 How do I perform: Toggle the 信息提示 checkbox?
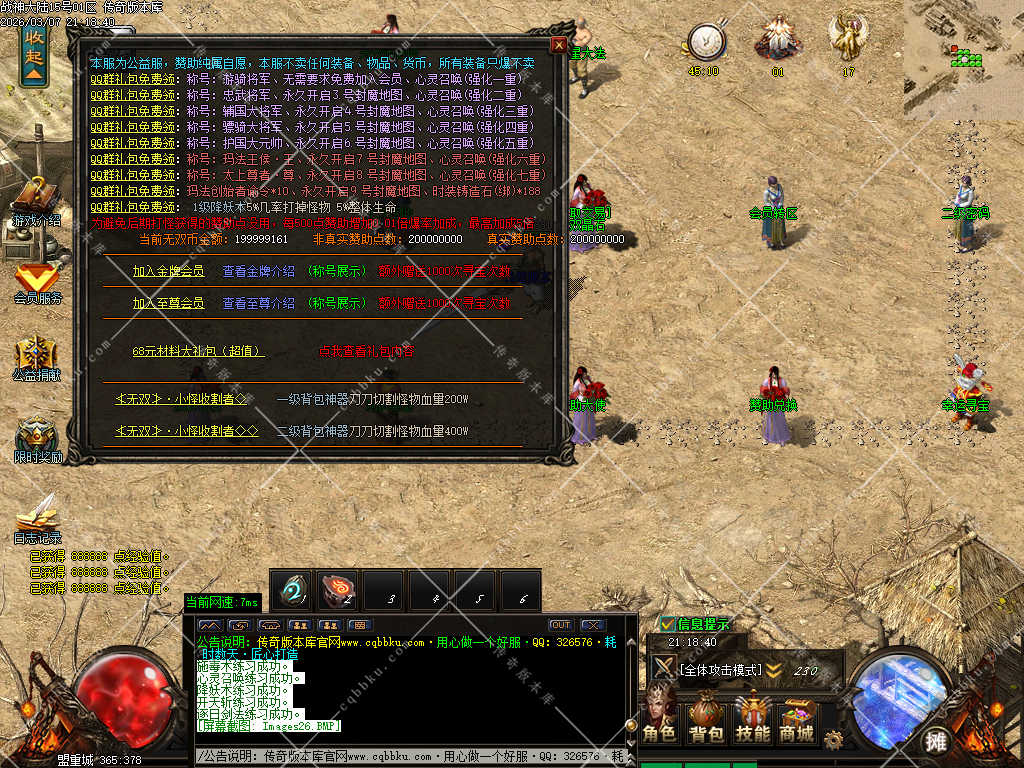(x=668, y=624)
